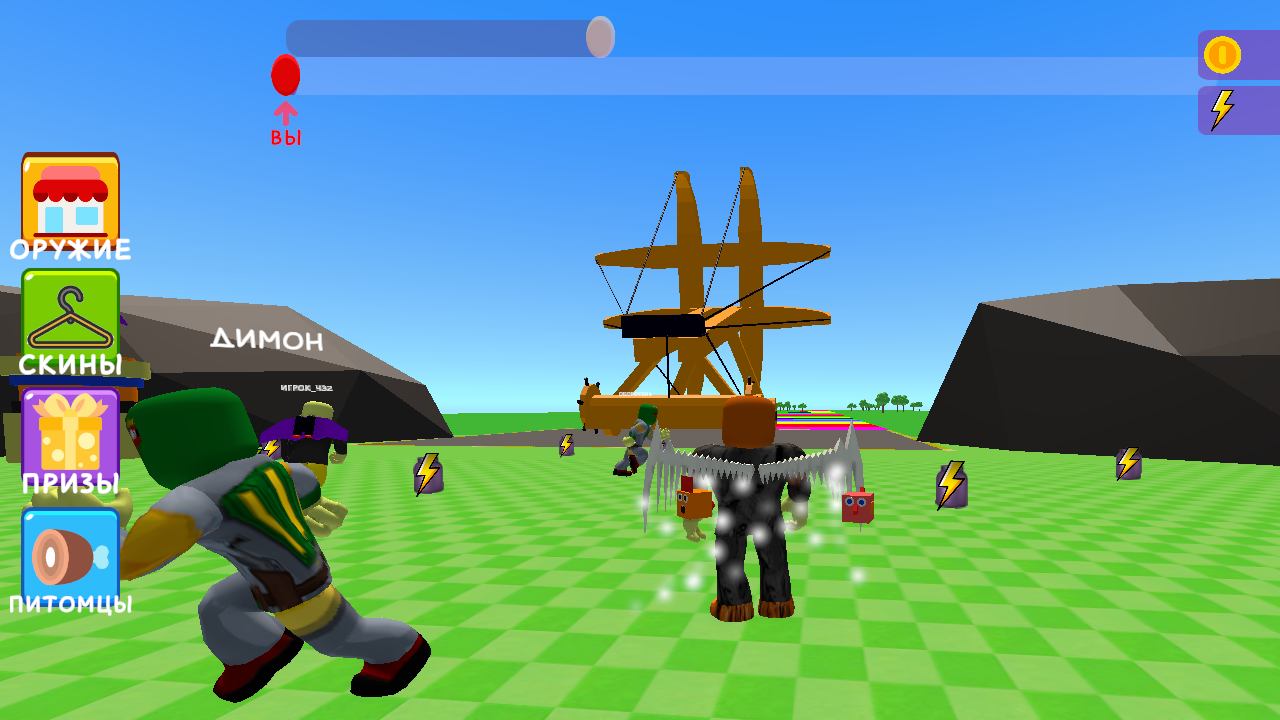Screen dimensions: 1280x720
Task: Collect the purple lightning pickup on the left
Action: [427, 474]
